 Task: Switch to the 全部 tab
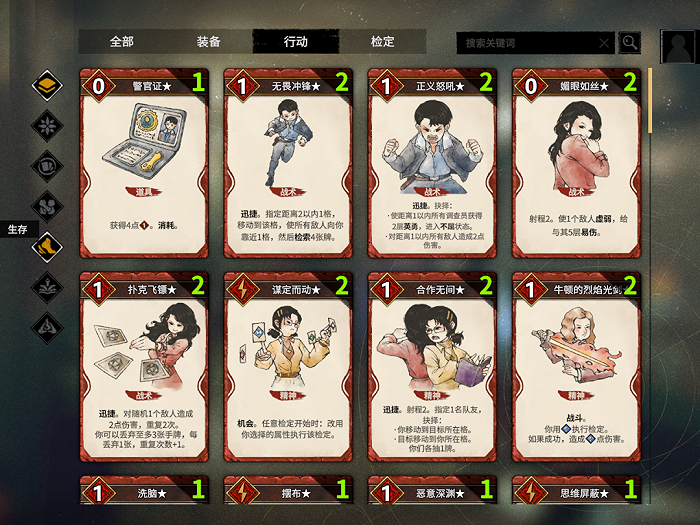tap(121, 42)
